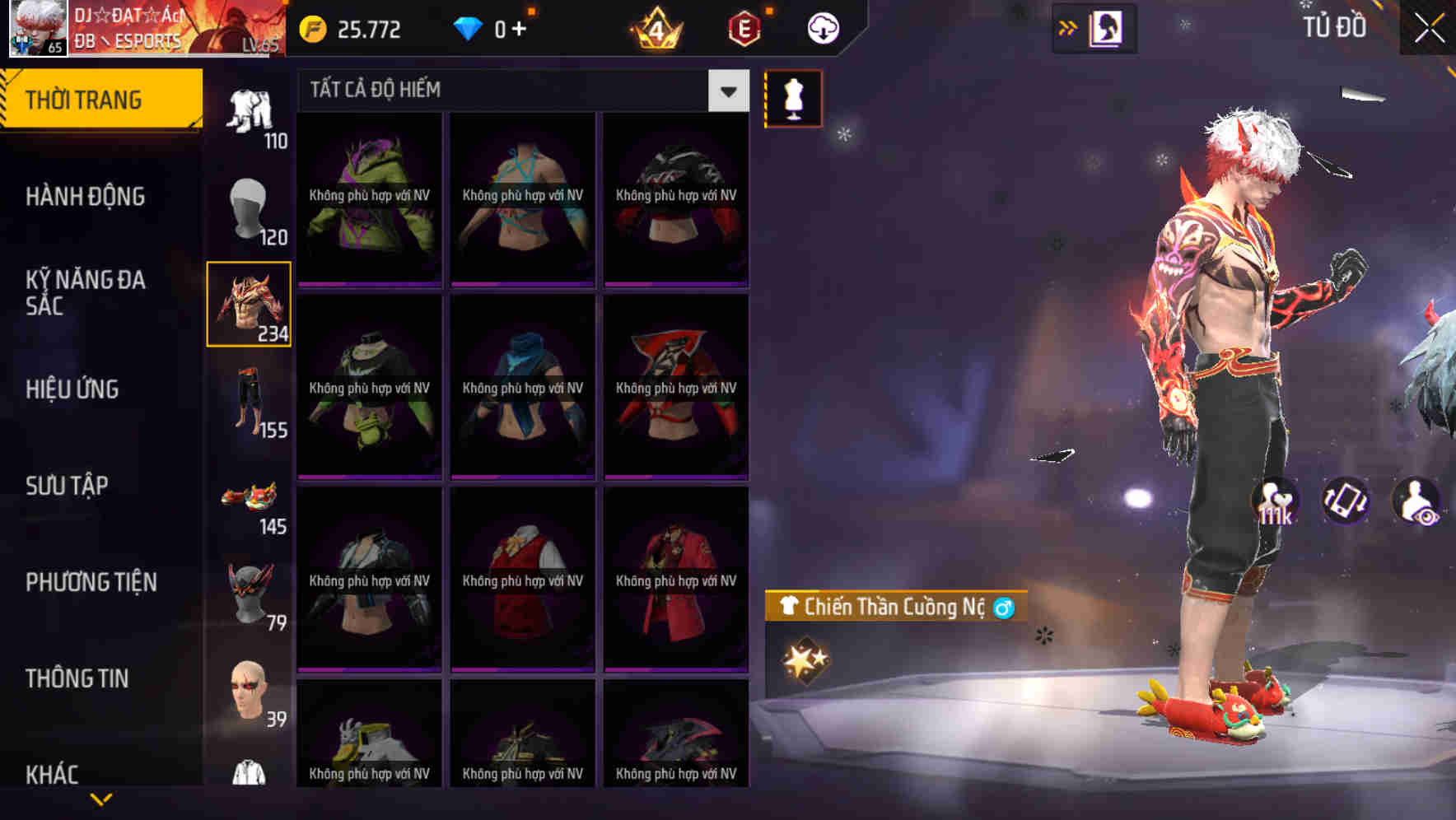
Task: Open the mask category icon showing 120 items
Action: (249, 210)
